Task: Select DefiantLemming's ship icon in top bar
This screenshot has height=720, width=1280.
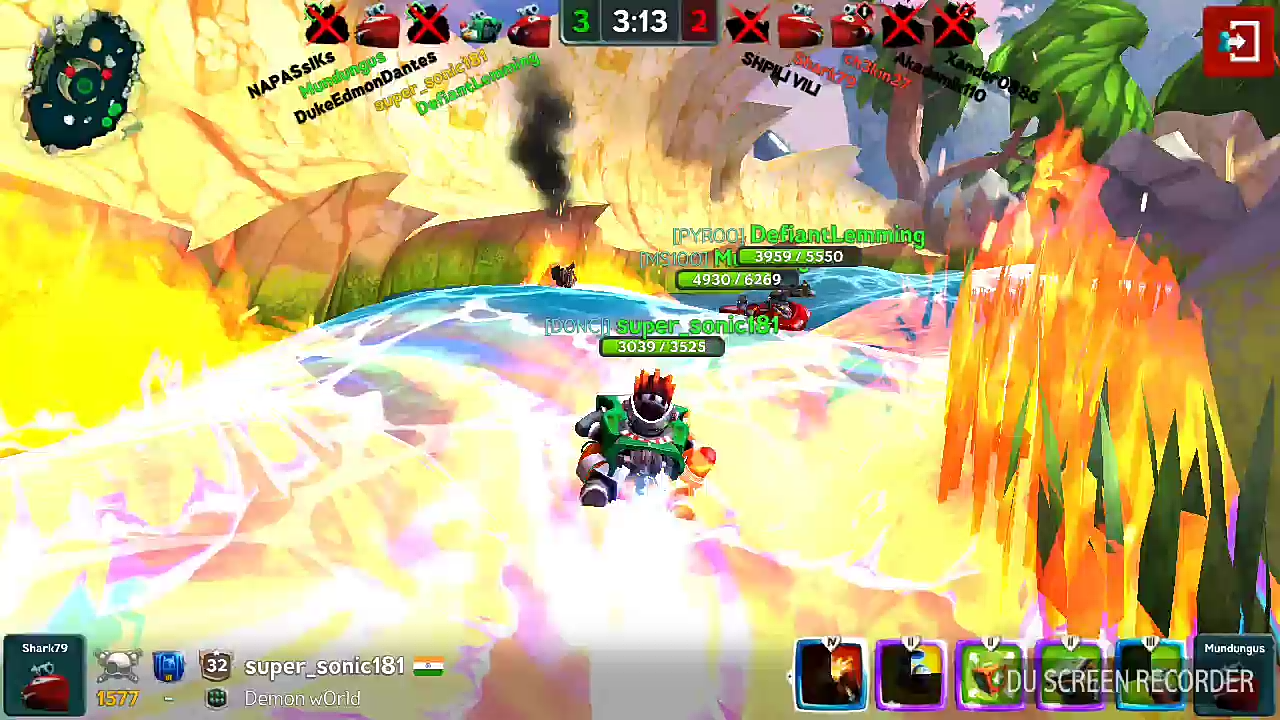Action: click(529, 26)
